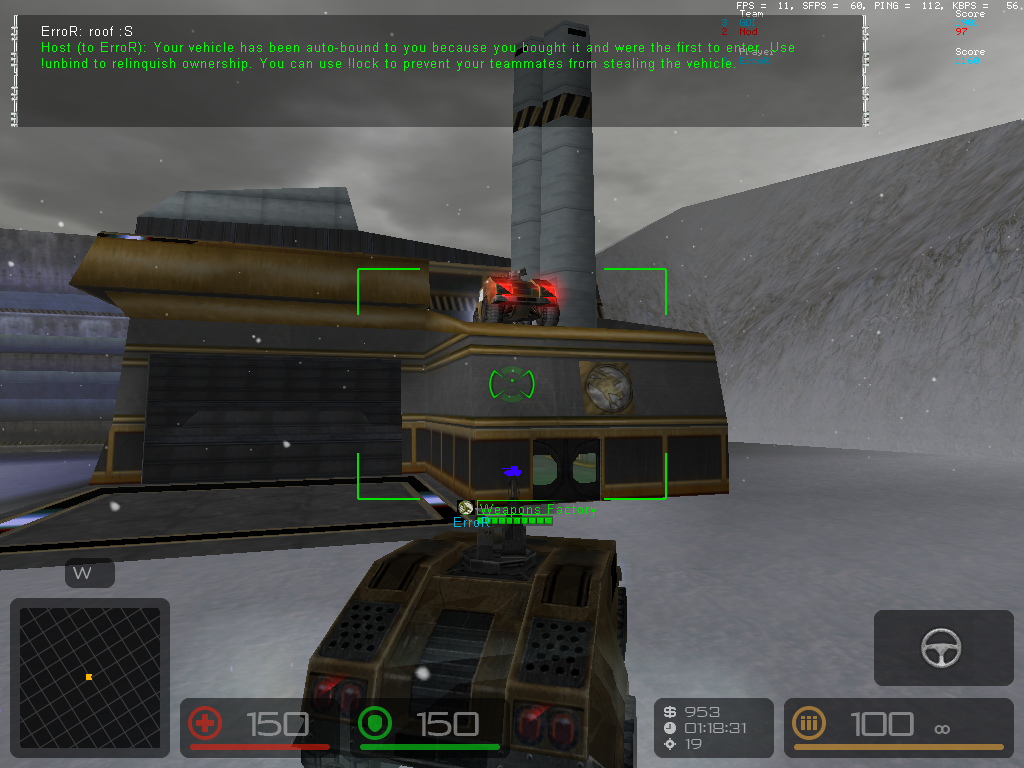Image resolution: width=1024 pixels, height=768 pixels.
Task: Click the red health cross icon
Action: pos(205,723)
